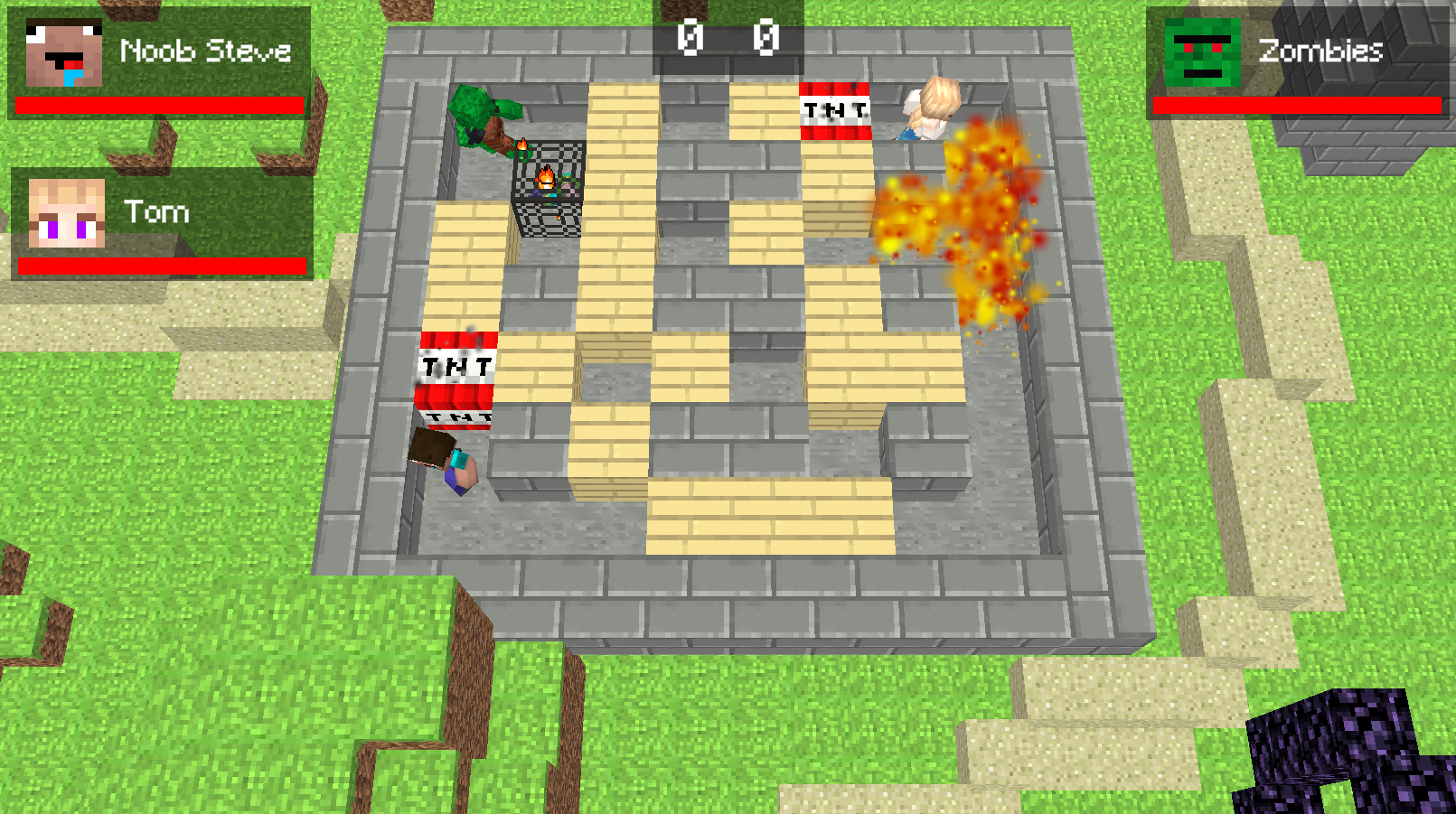This screenshot has height=814, width=1456.
Task: Open the score display showing 0 0
Action: (x=728, y=38)
